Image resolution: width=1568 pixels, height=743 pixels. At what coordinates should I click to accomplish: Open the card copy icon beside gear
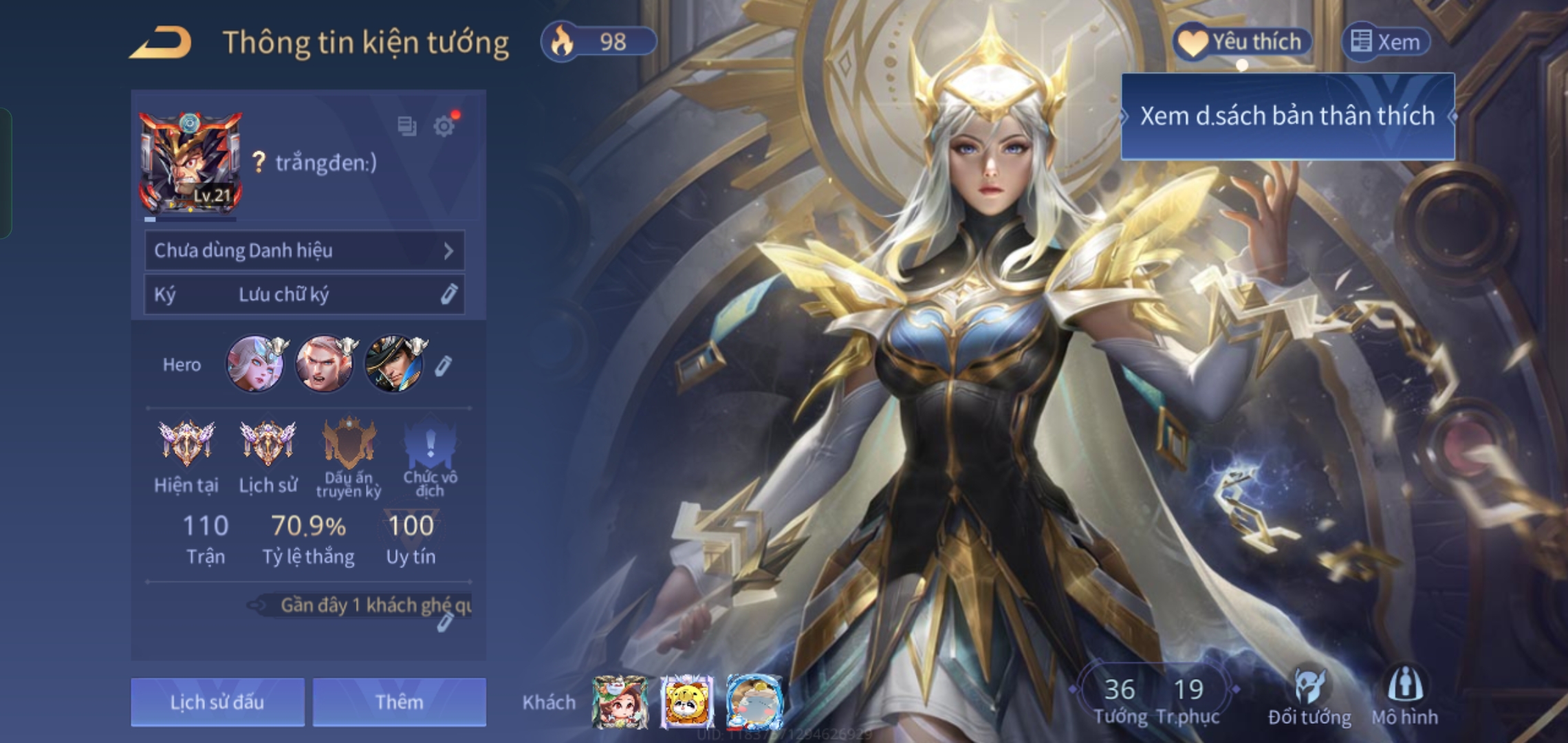(x=407, y=126)
